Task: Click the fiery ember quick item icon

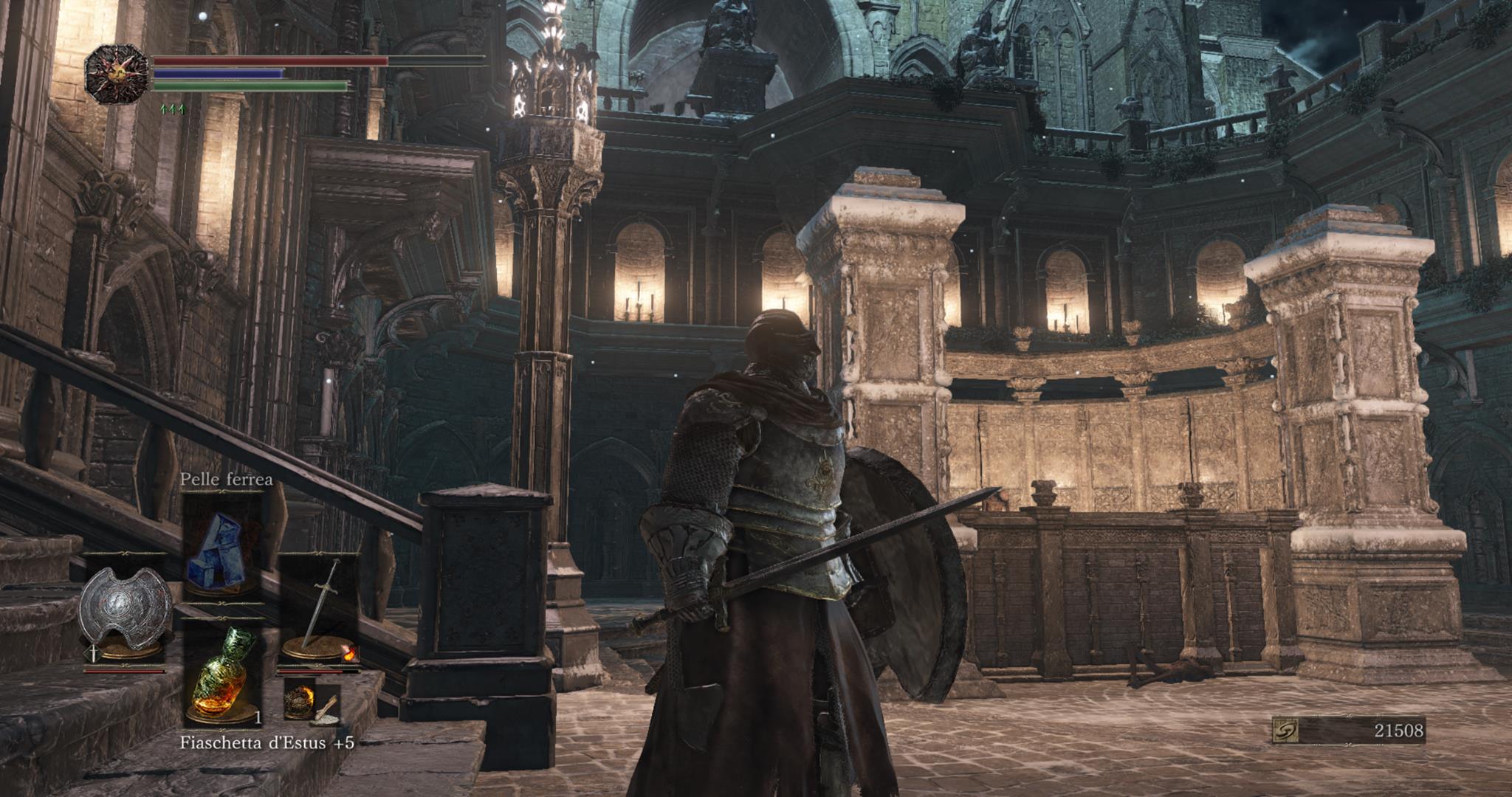Action: point(300,700)
